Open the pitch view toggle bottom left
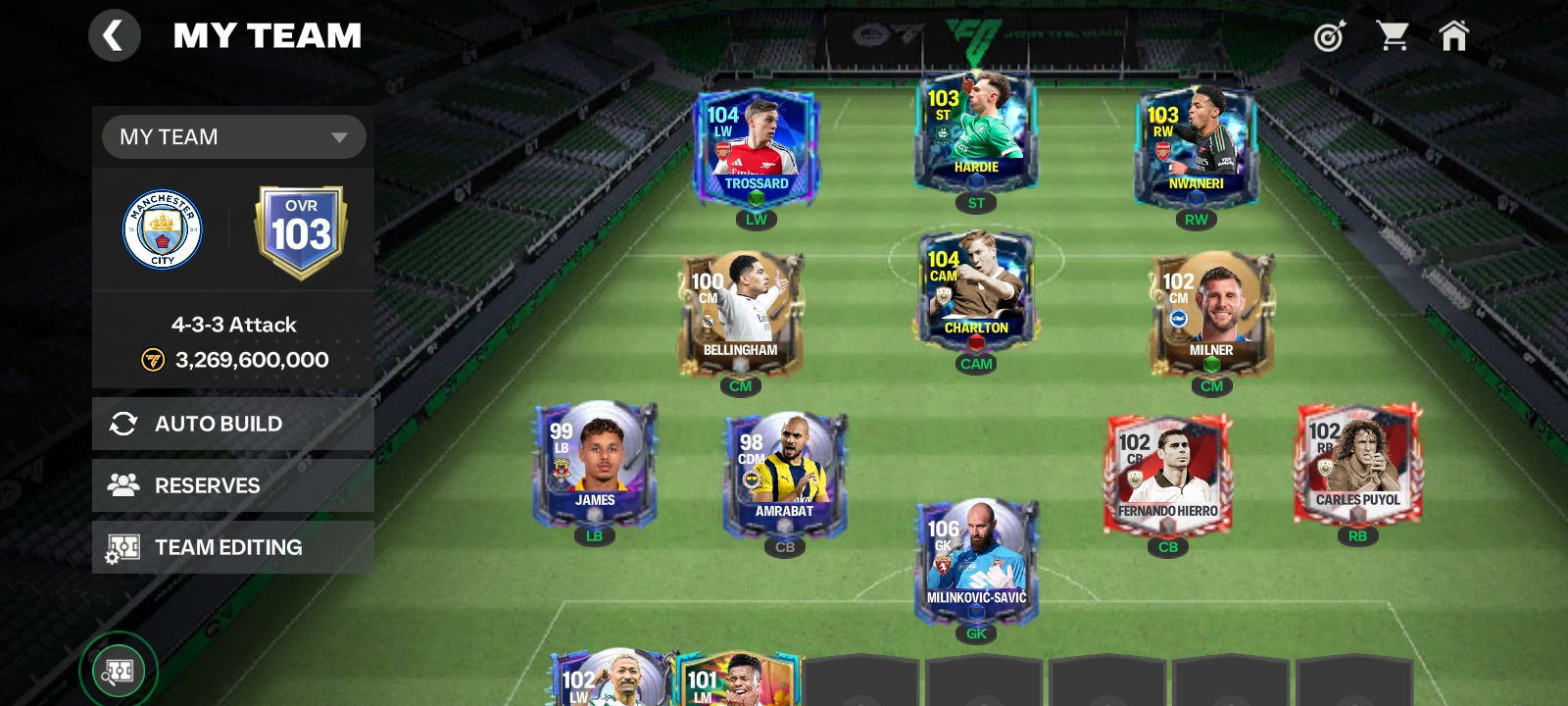The width and height of the screenshot is (1568, 706). [x=118, y=671]
